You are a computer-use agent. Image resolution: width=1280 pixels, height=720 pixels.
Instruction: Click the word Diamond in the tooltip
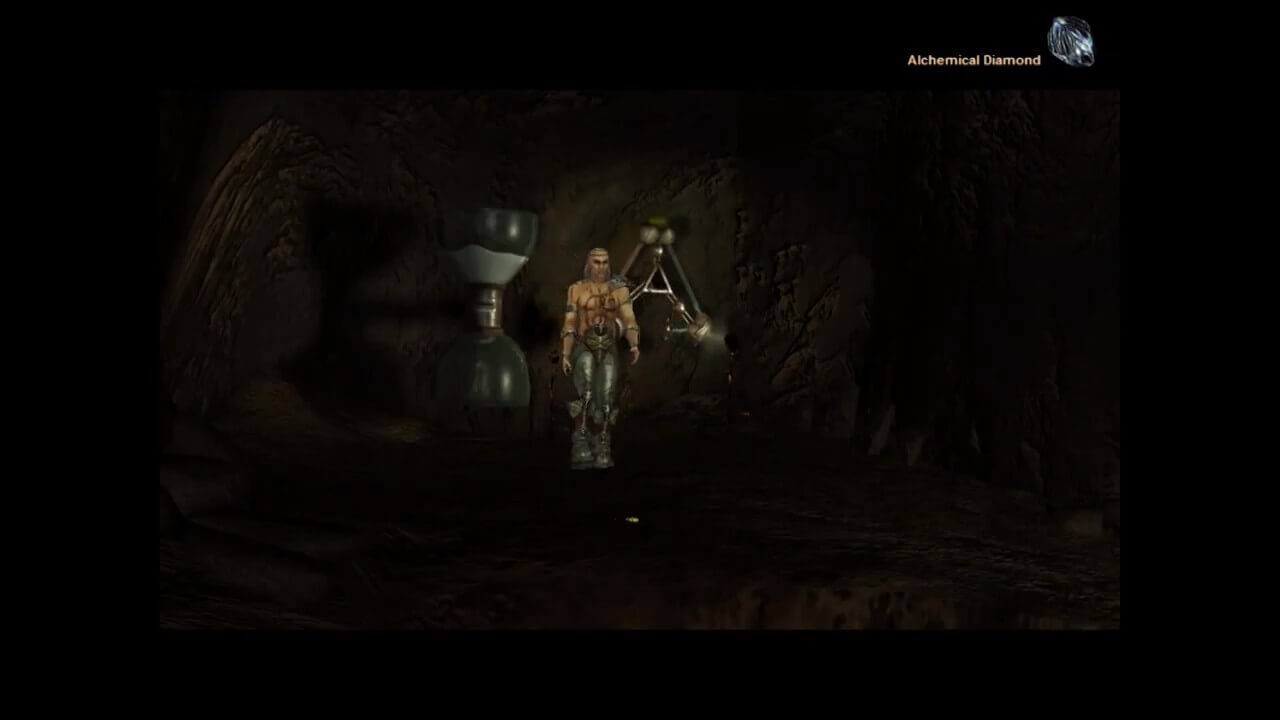(1011, 61)
